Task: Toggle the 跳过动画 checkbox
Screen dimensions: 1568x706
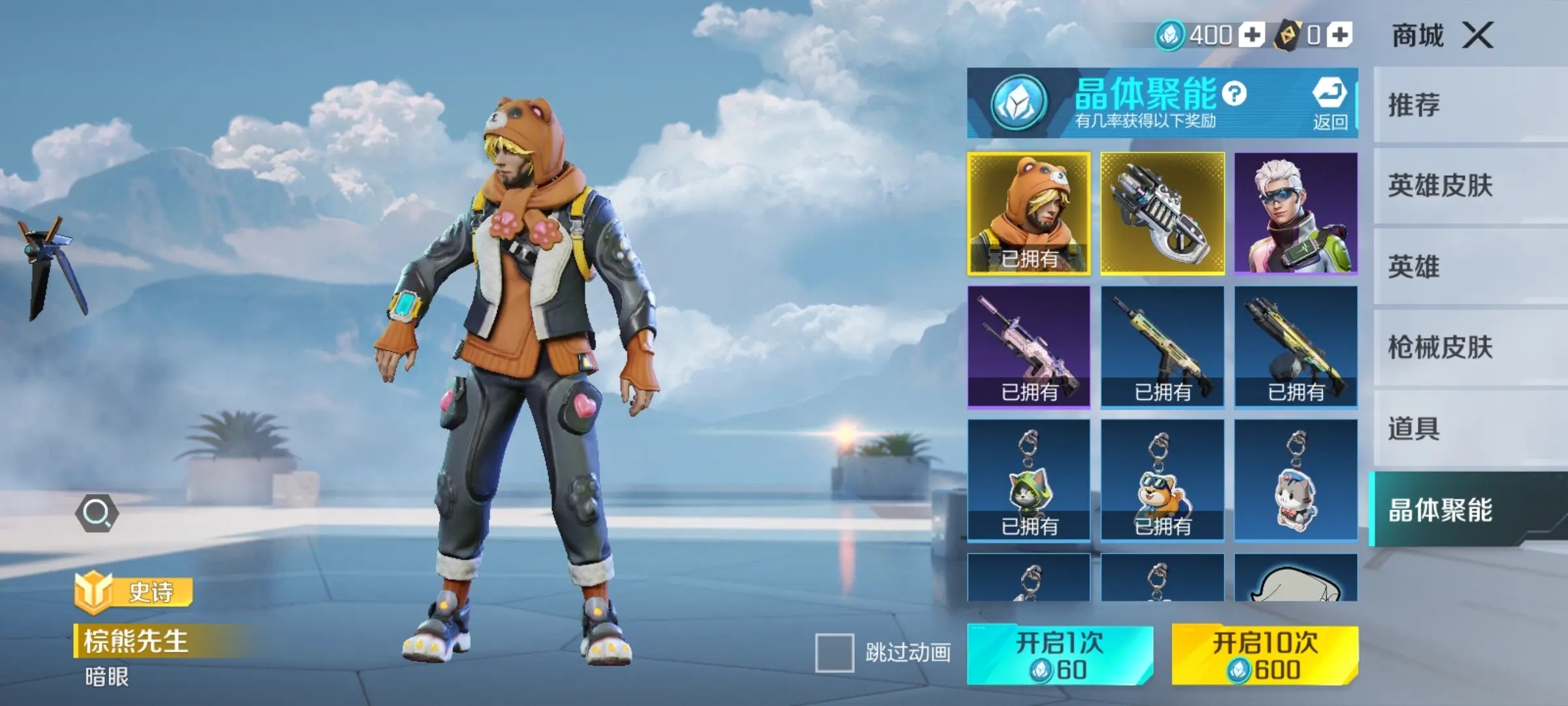Action: click(x=834, y=652)
